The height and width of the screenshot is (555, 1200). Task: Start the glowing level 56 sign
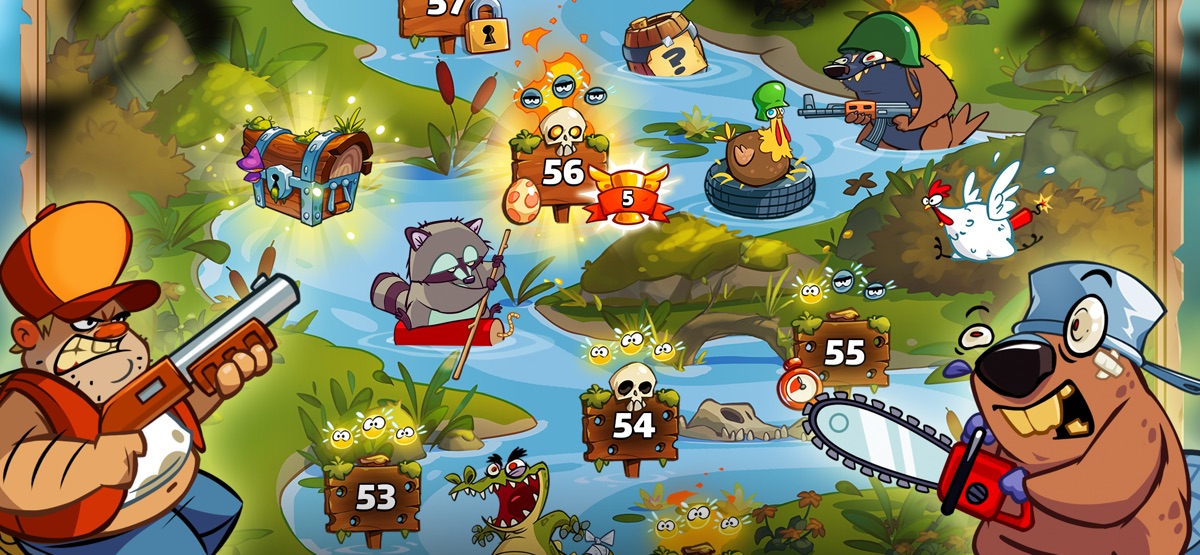coord(561,171)
